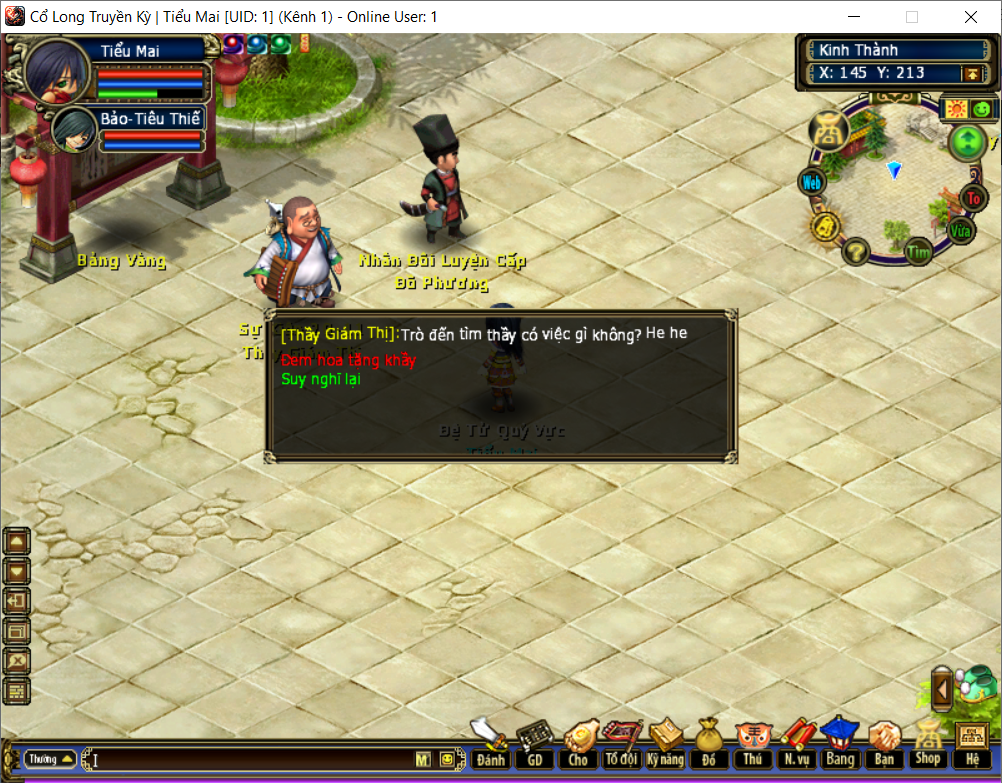Open the Đánh attack menu
The width and height of the screenshot is (1002, 783).
point(490,745)
